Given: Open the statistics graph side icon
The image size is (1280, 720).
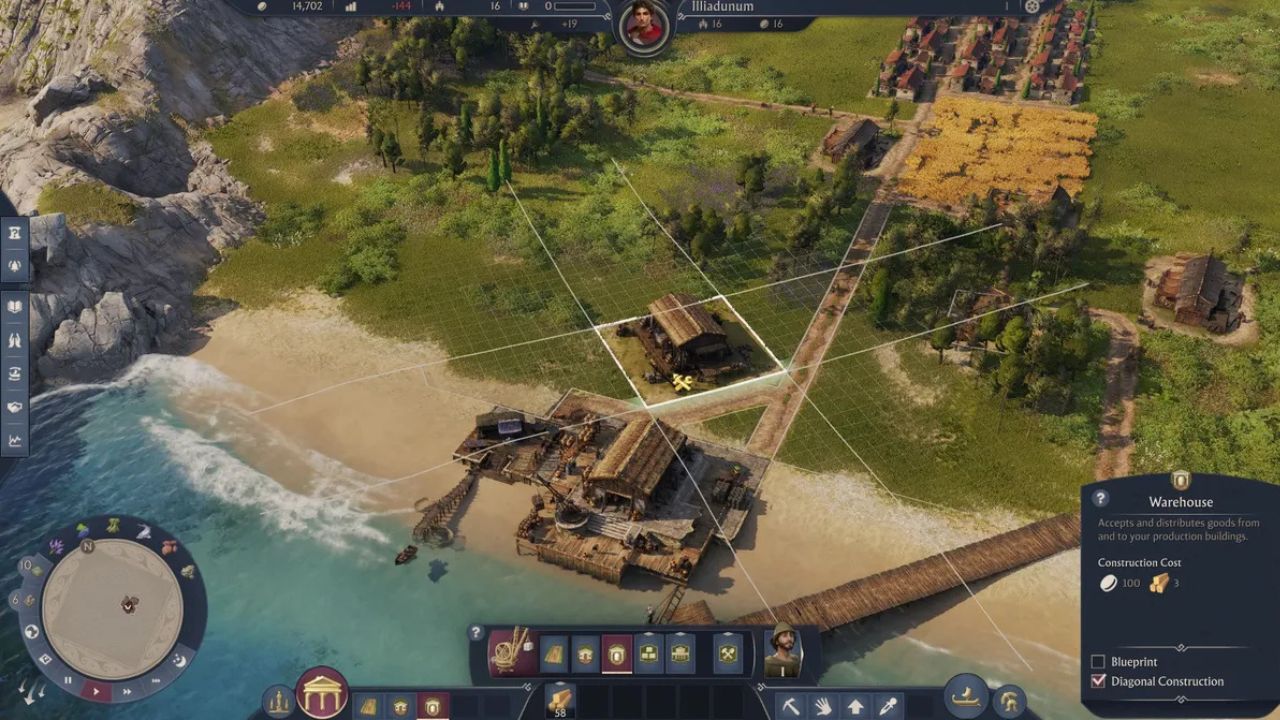Looking at the screenshot, I should click(x=15, y=439).
